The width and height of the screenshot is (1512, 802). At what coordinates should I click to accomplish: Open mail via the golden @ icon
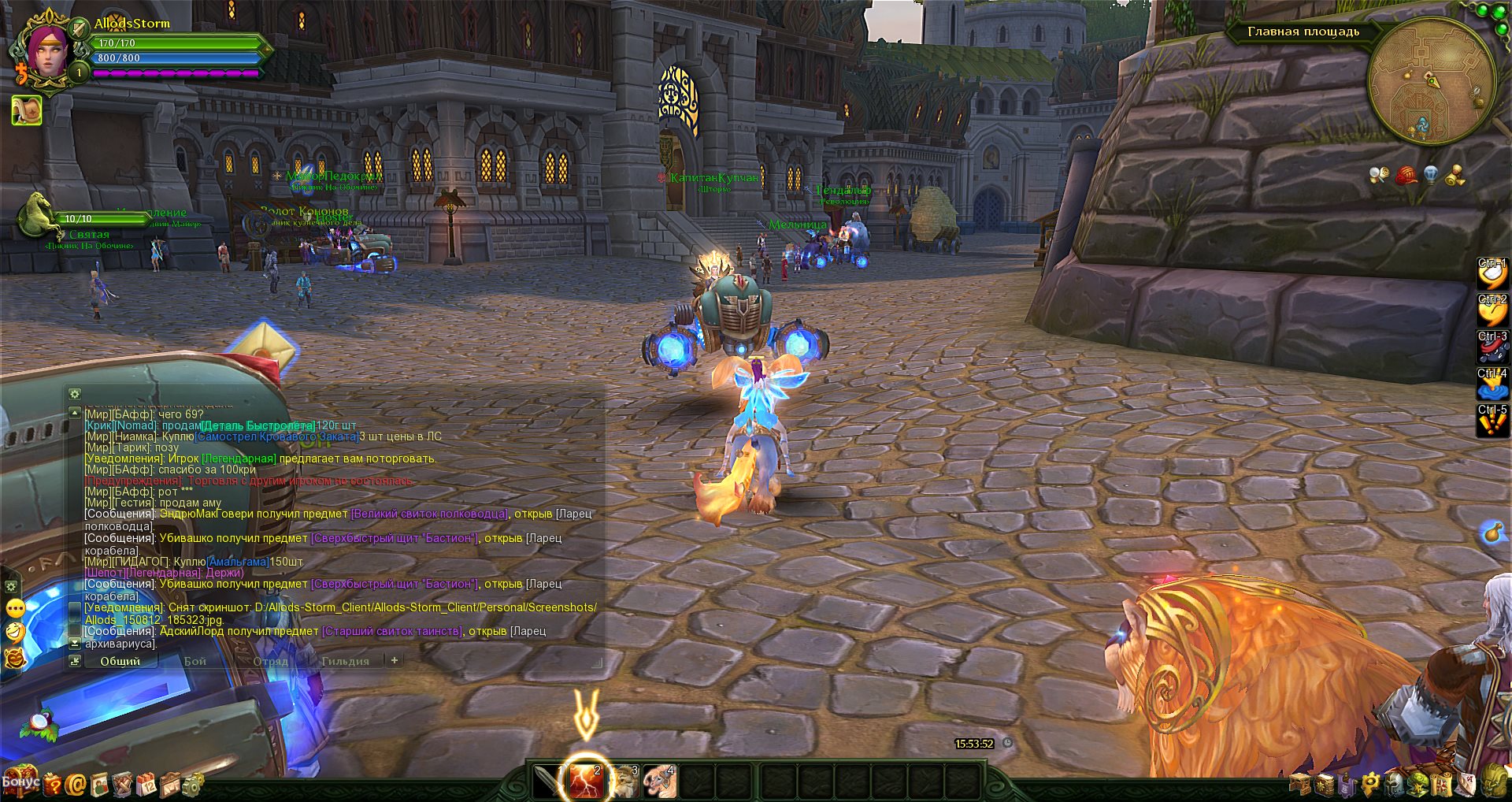point(76,784)
